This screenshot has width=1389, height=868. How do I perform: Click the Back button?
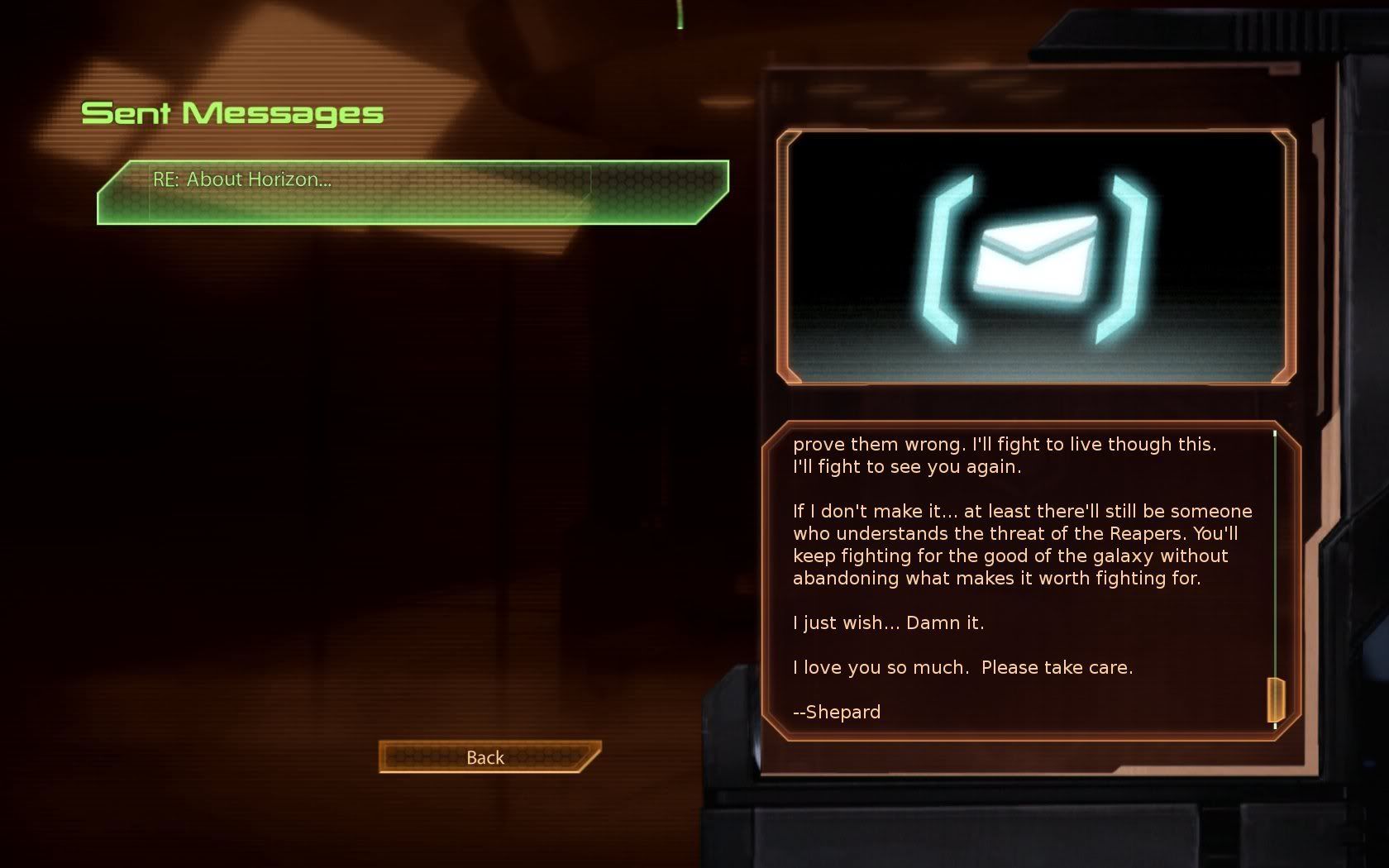coord(487,757)
